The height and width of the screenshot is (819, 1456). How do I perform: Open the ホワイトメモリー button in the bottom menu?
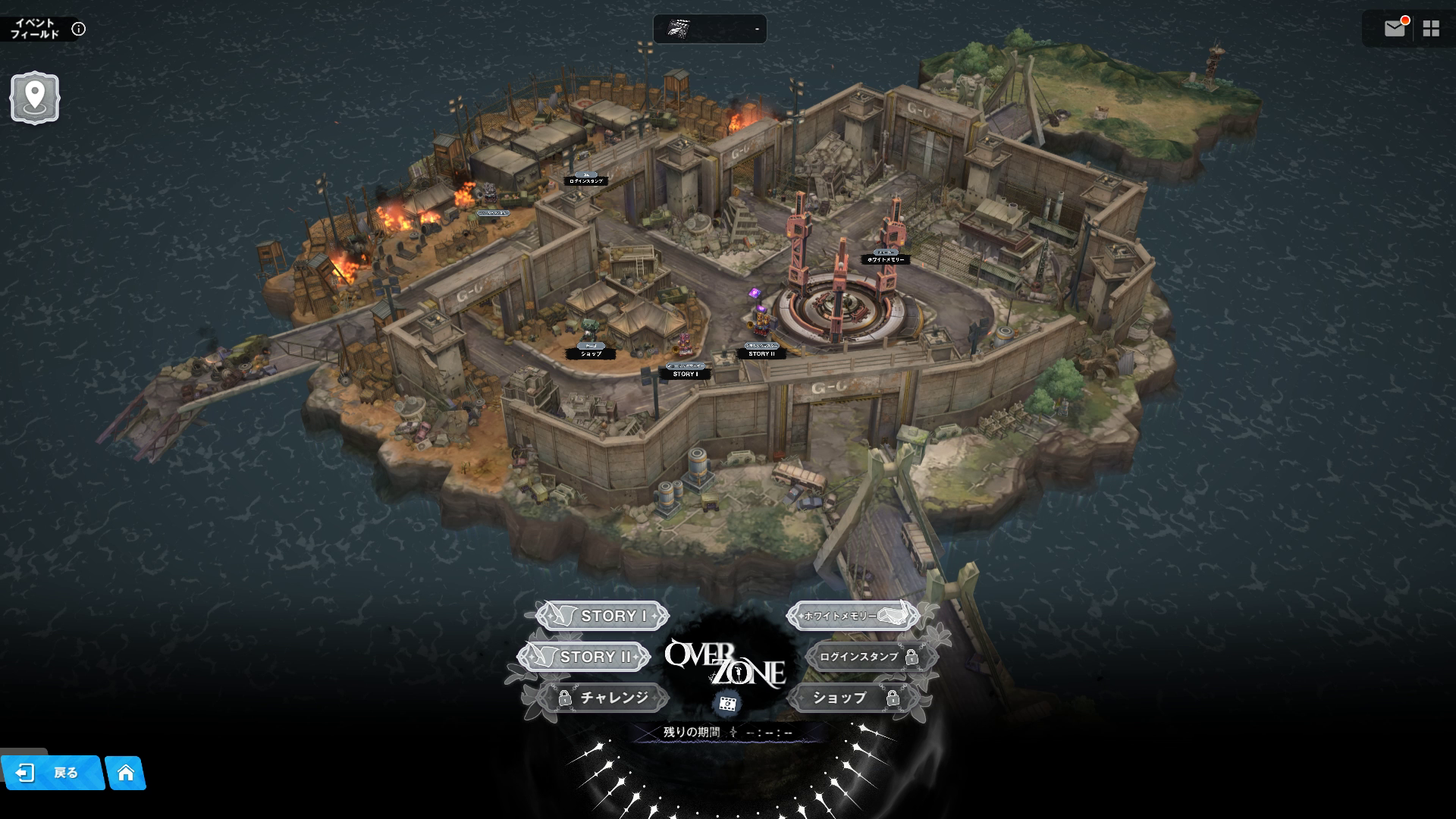(x=852, y=616)
